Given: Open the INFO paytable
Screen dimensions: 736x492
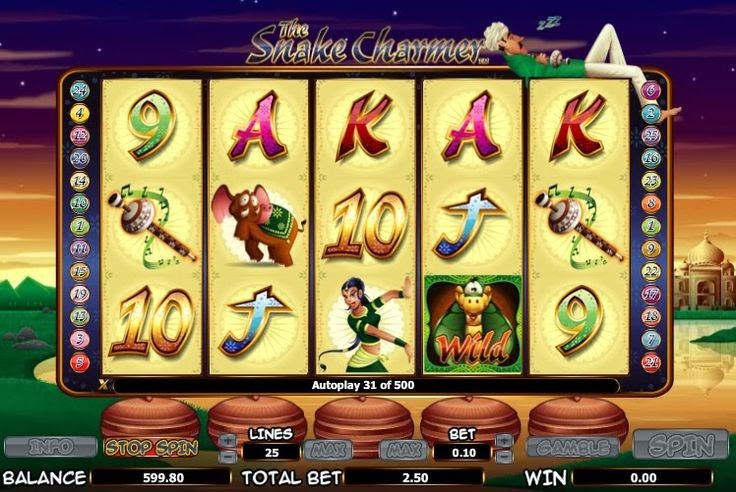Looking at the screenshot, I should [x=50, y=446].
